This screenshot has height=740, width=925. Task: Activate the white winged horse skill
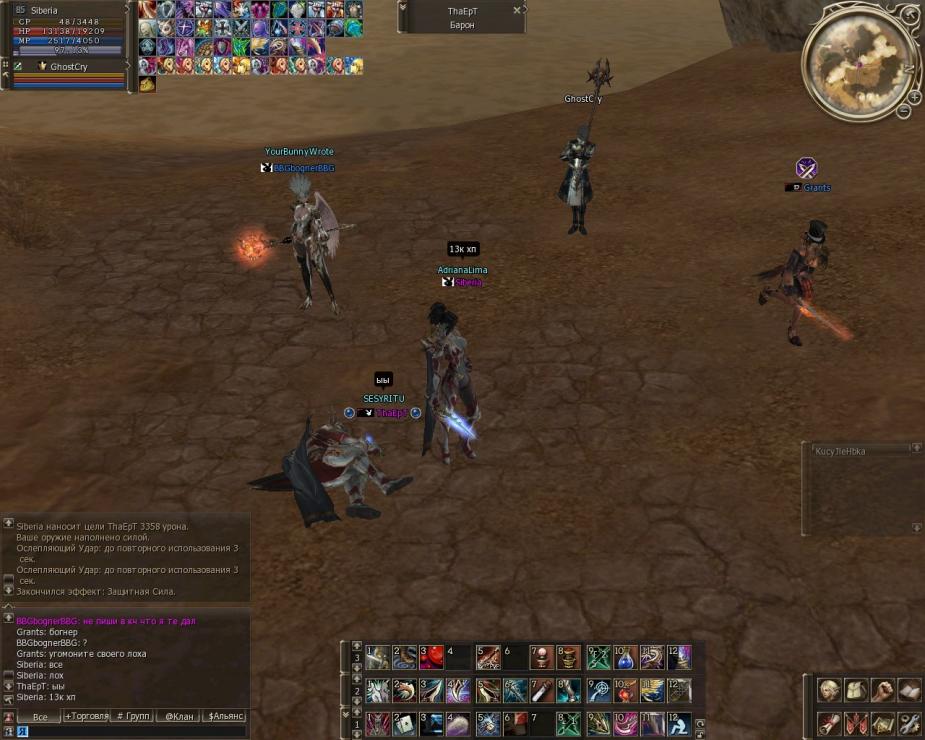(x=377, y=691)
